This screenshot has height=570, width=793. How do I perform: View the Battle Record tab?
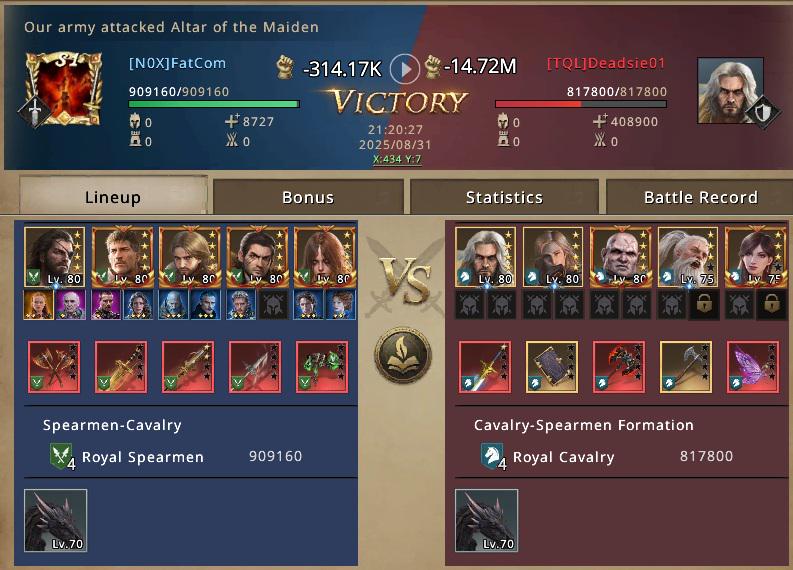coord(700,197)
